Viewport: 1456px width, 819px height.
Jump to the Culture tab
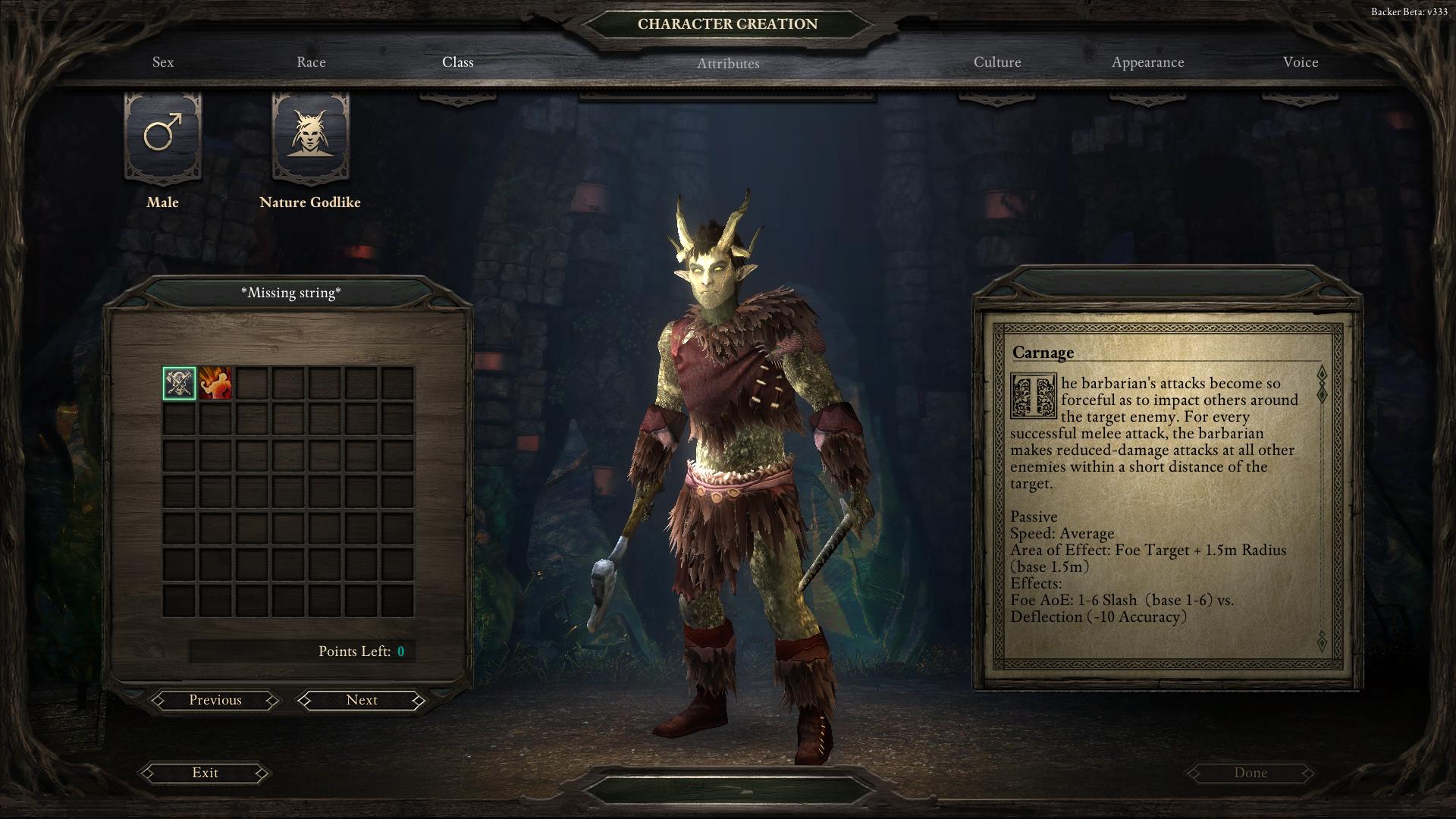point(997,62)
